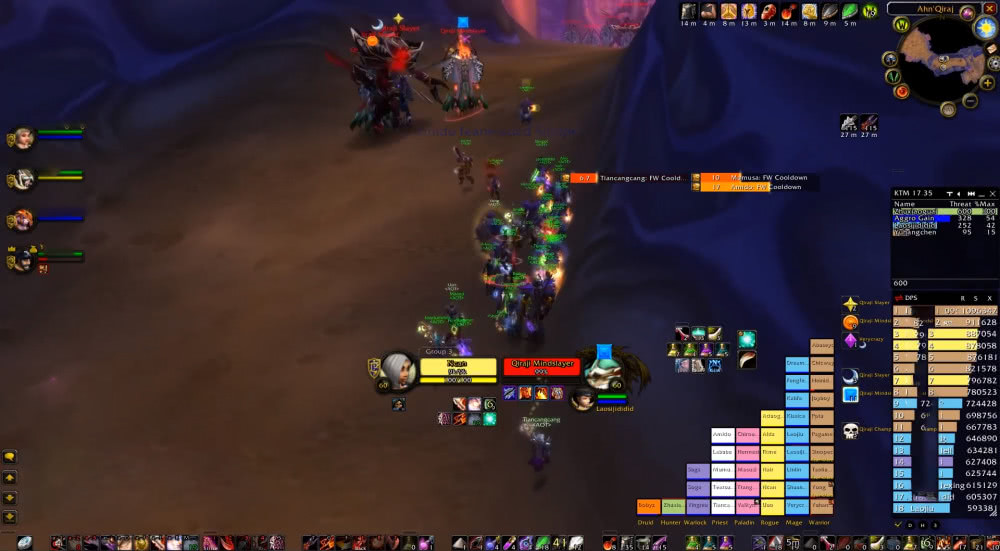Select the blue square Qiraji Mindslayer marker
1000x551 pixels.
850,394
